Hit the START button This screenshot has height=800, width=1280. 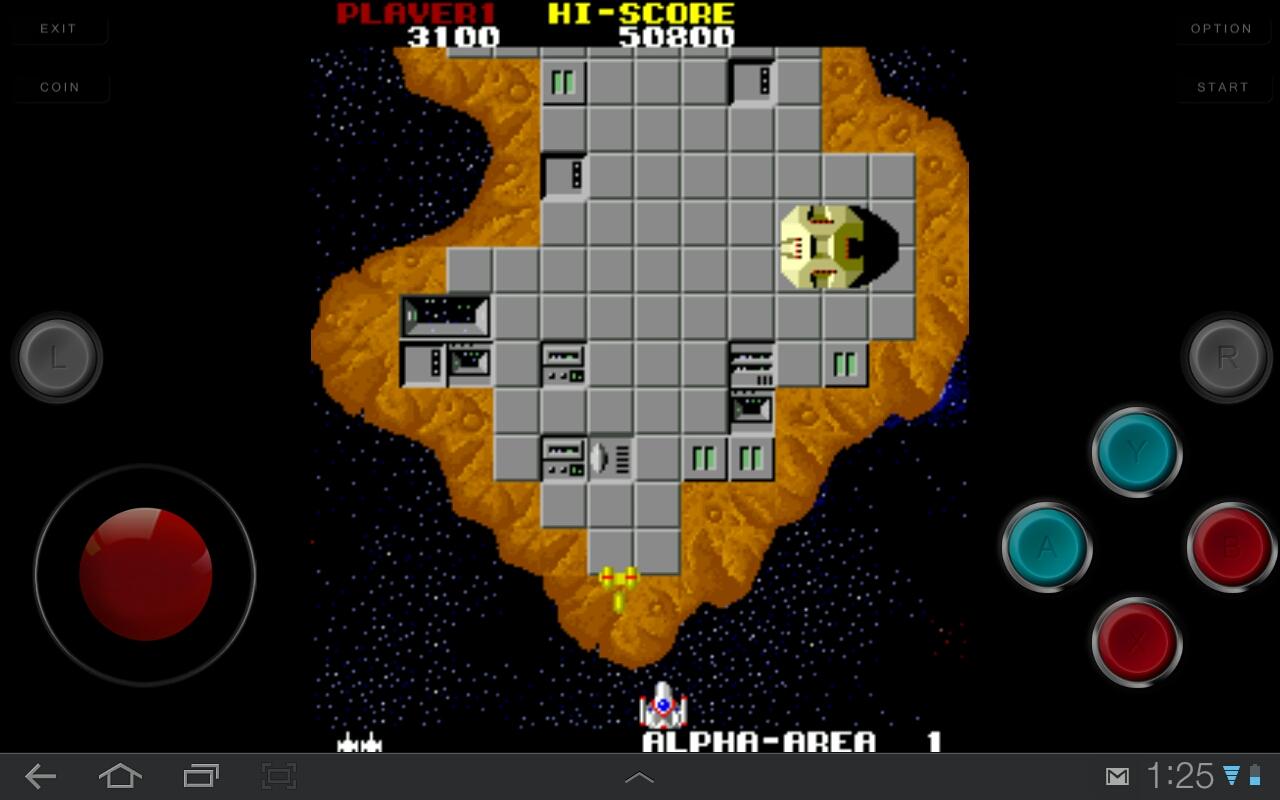point(1222,87)
